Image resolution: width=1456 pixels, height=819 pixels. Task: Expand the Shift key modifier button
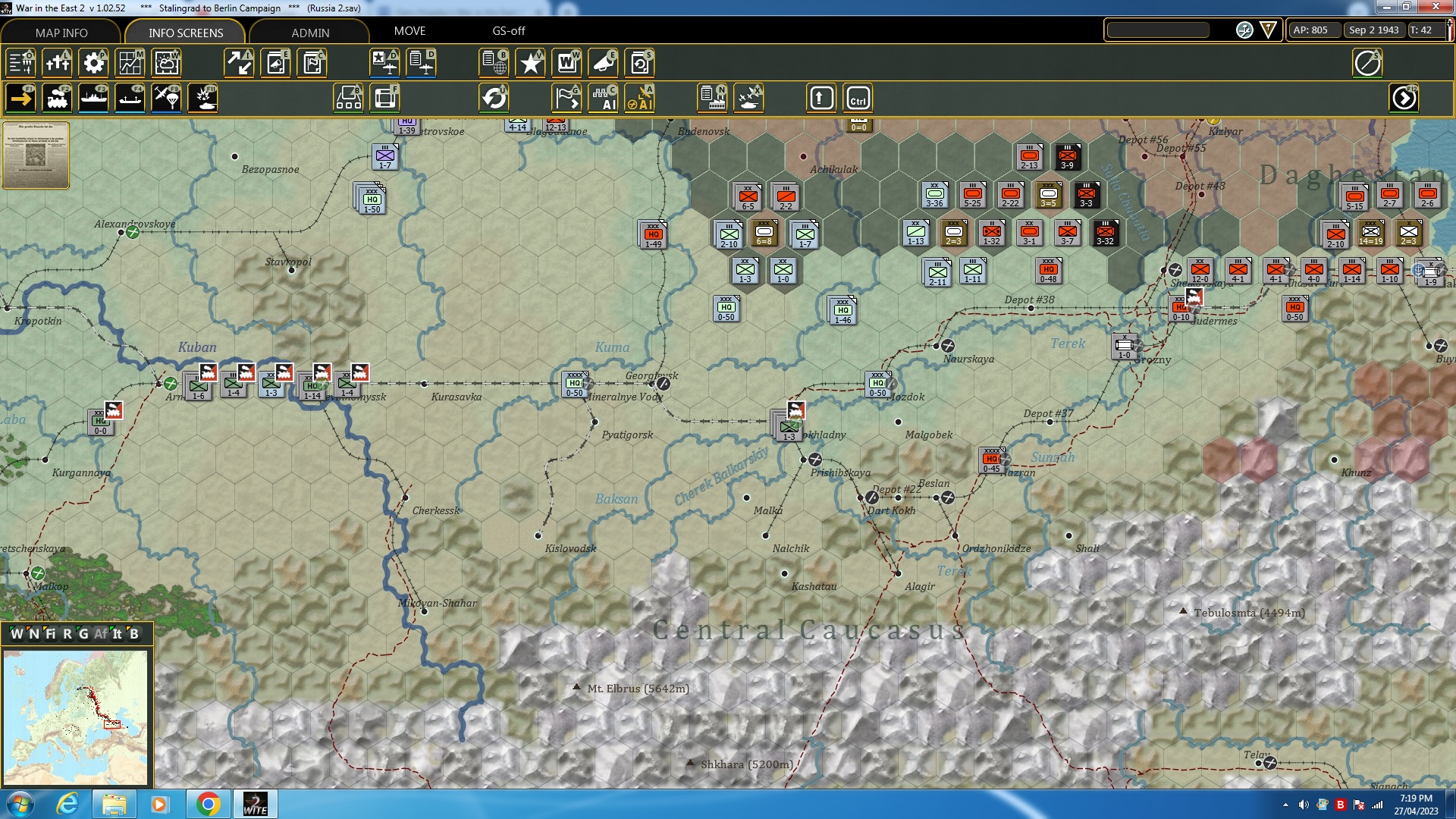click(821, 97)
